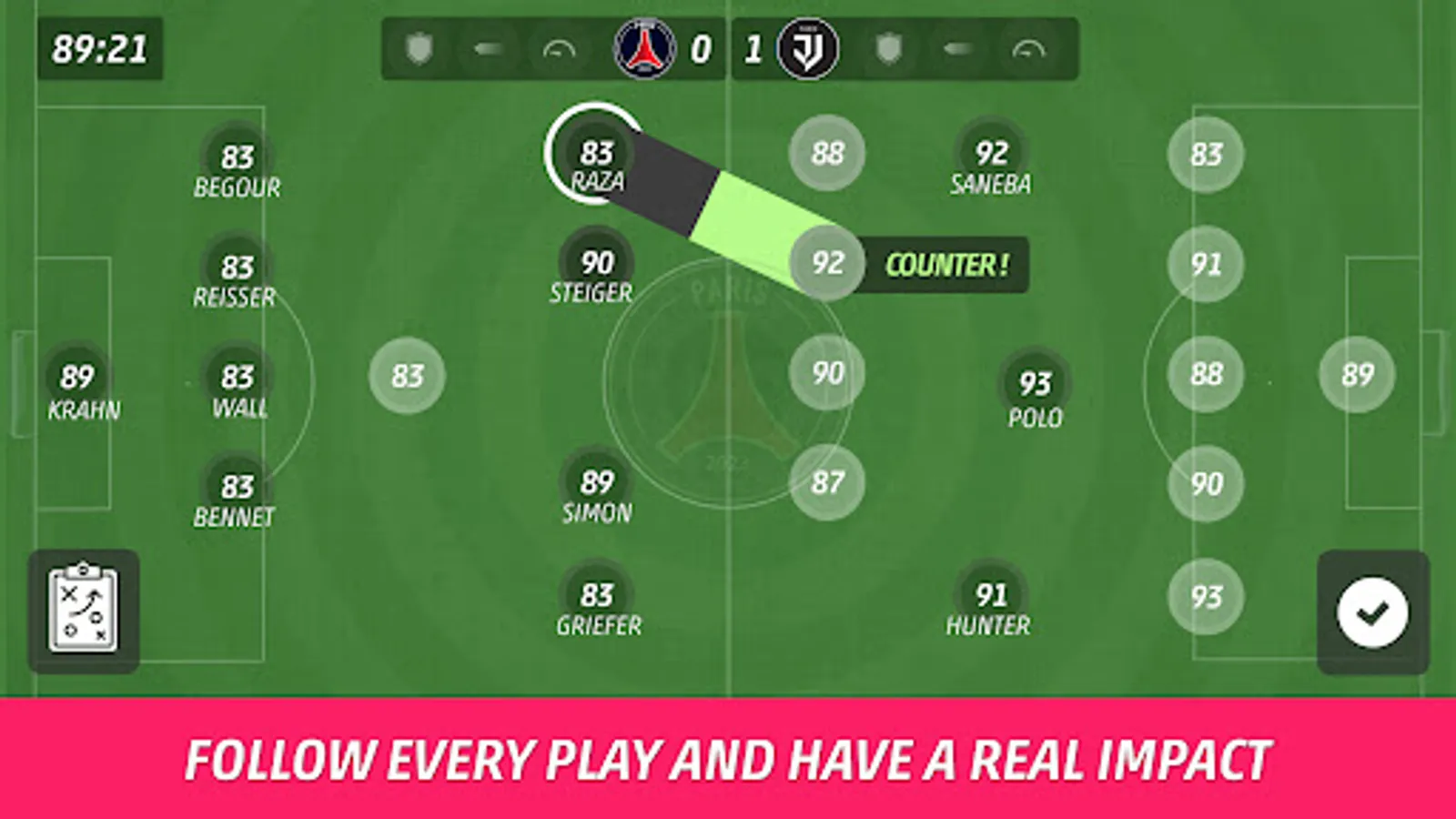Tap the 89:21 match clock

(x=100, y=50)
